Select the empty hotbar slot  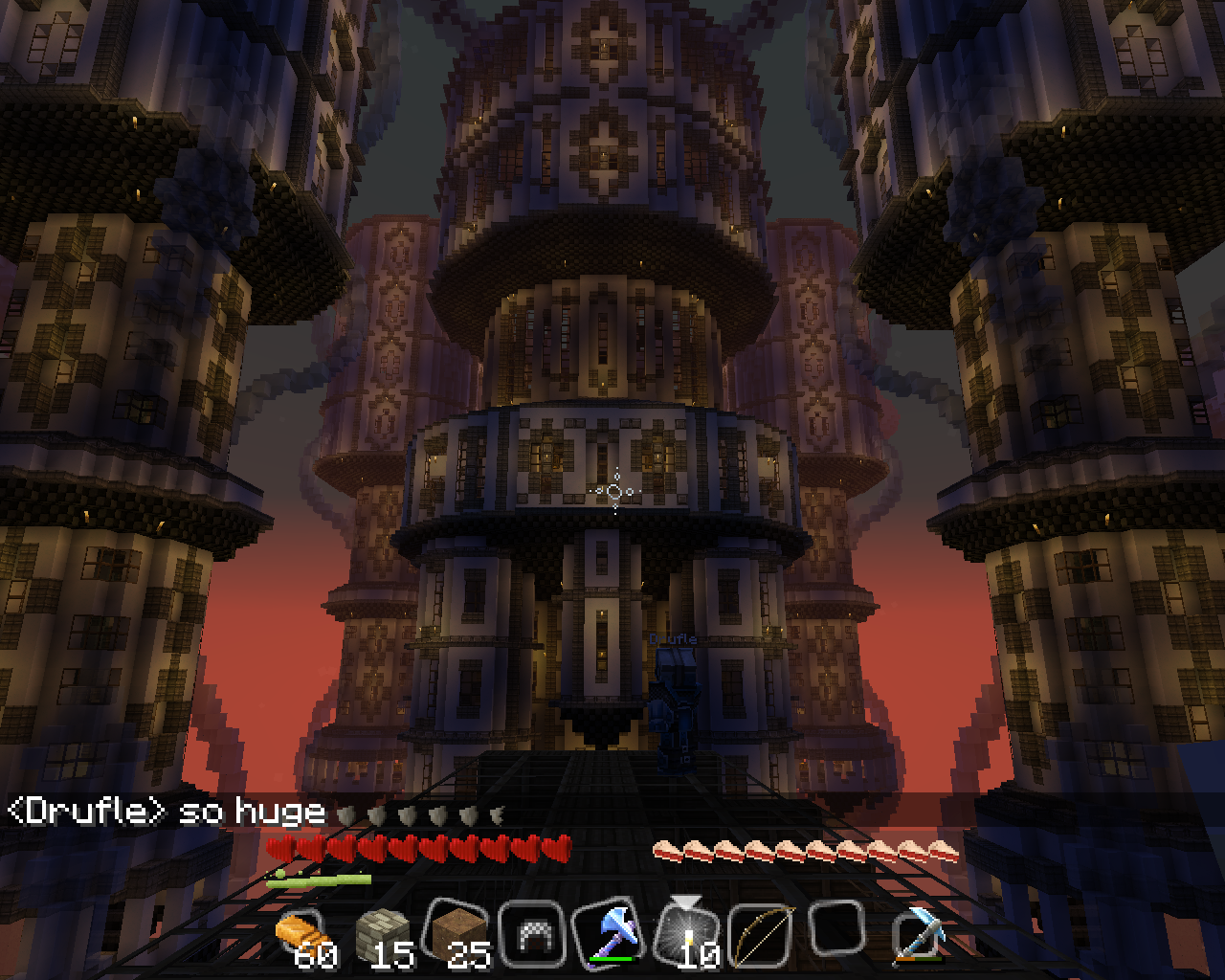(838, 930)
